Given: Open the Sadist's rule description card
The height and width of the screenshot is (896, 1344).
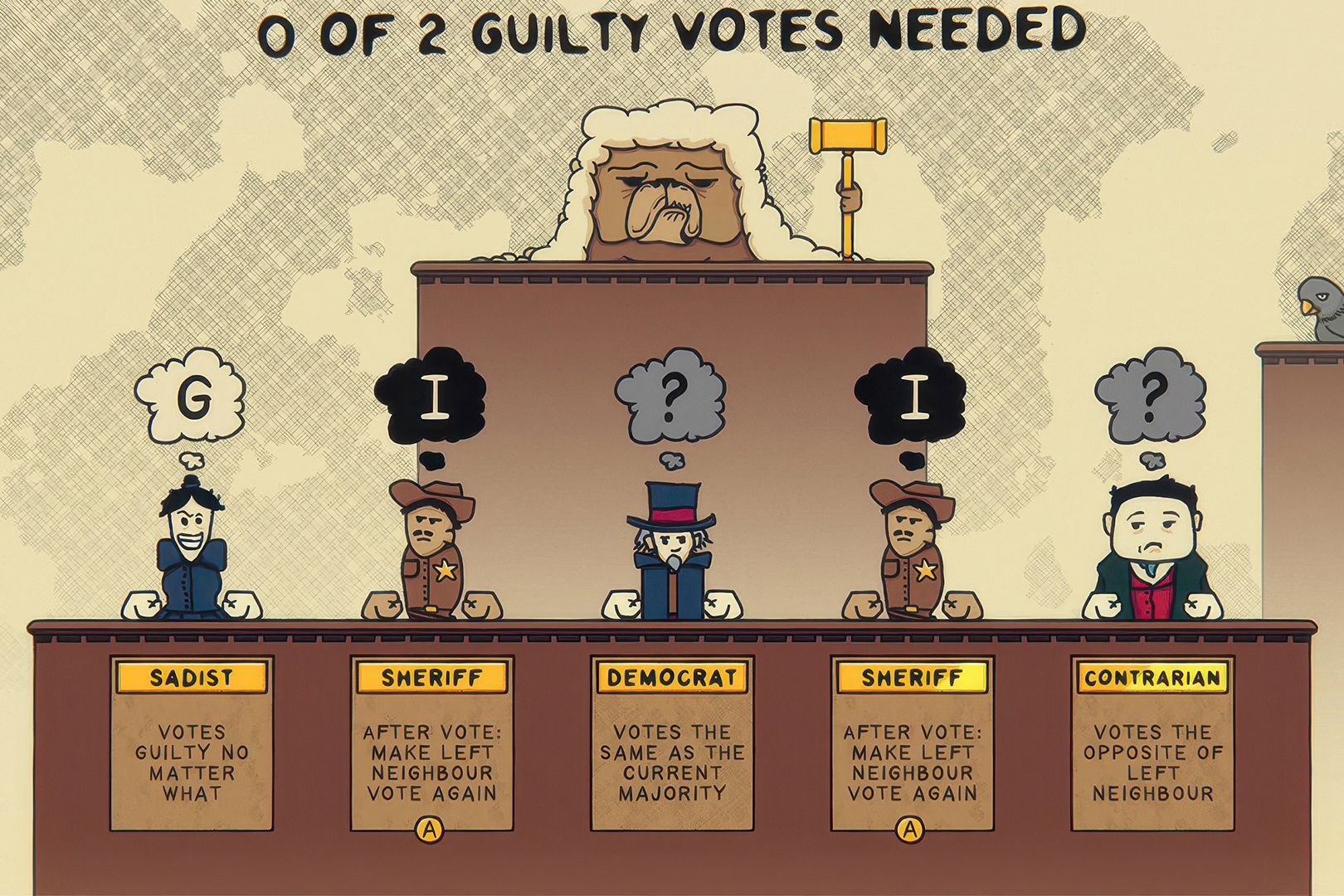Looking at the screenshot, I should 191,763.
